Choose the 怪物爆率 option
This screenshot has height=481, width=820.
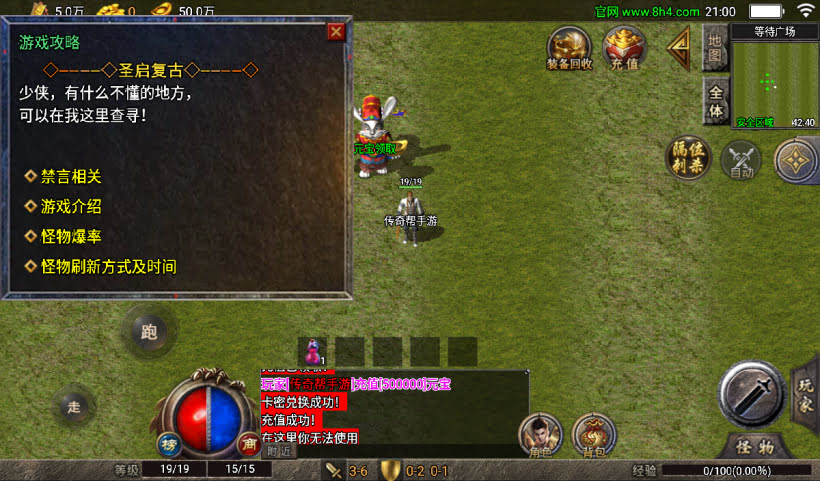pyautogui.click(x=70, y=237)
